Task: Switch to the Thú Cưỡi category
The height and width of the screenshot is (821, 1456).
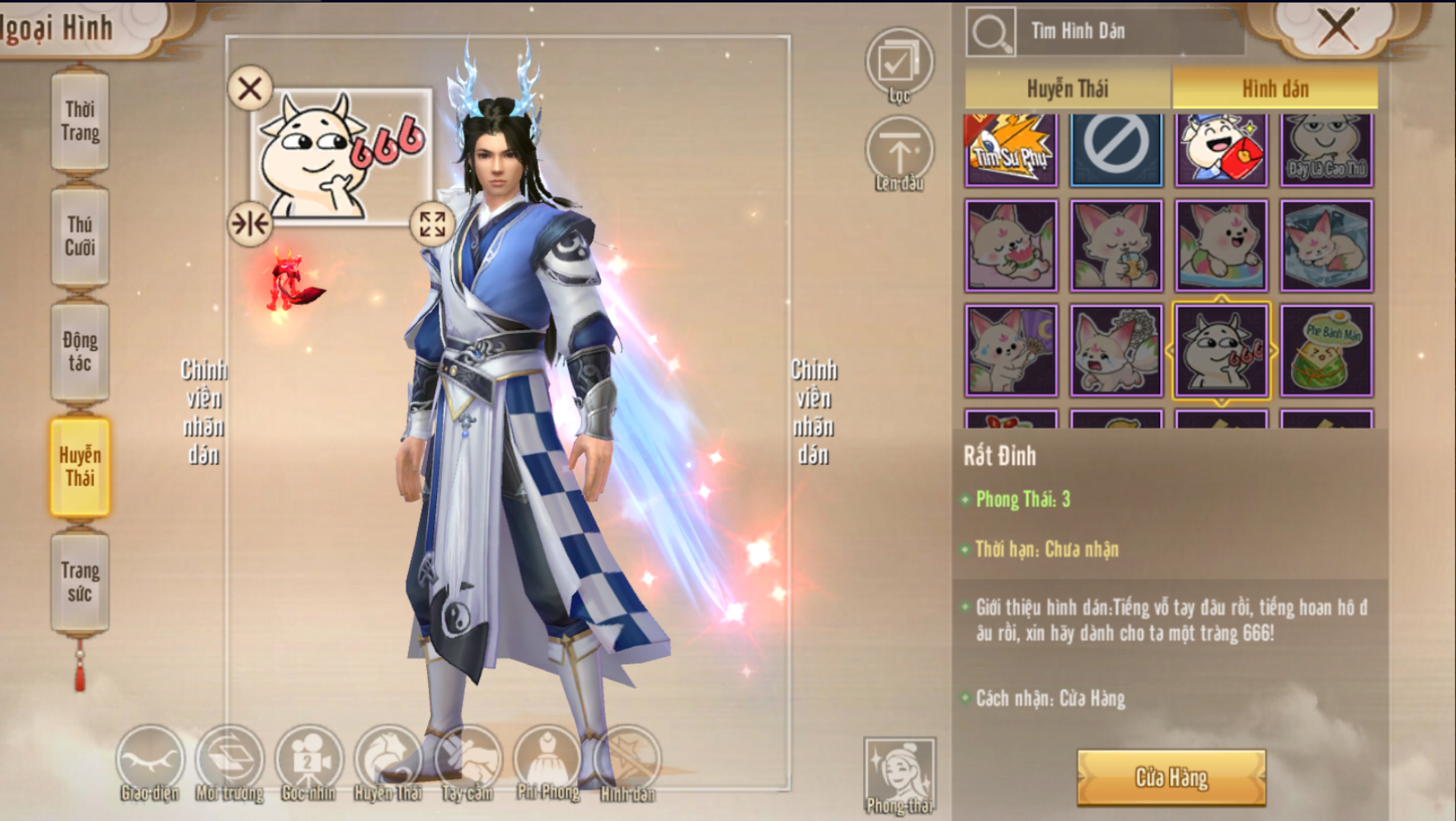Action: (x=80, y=237)
